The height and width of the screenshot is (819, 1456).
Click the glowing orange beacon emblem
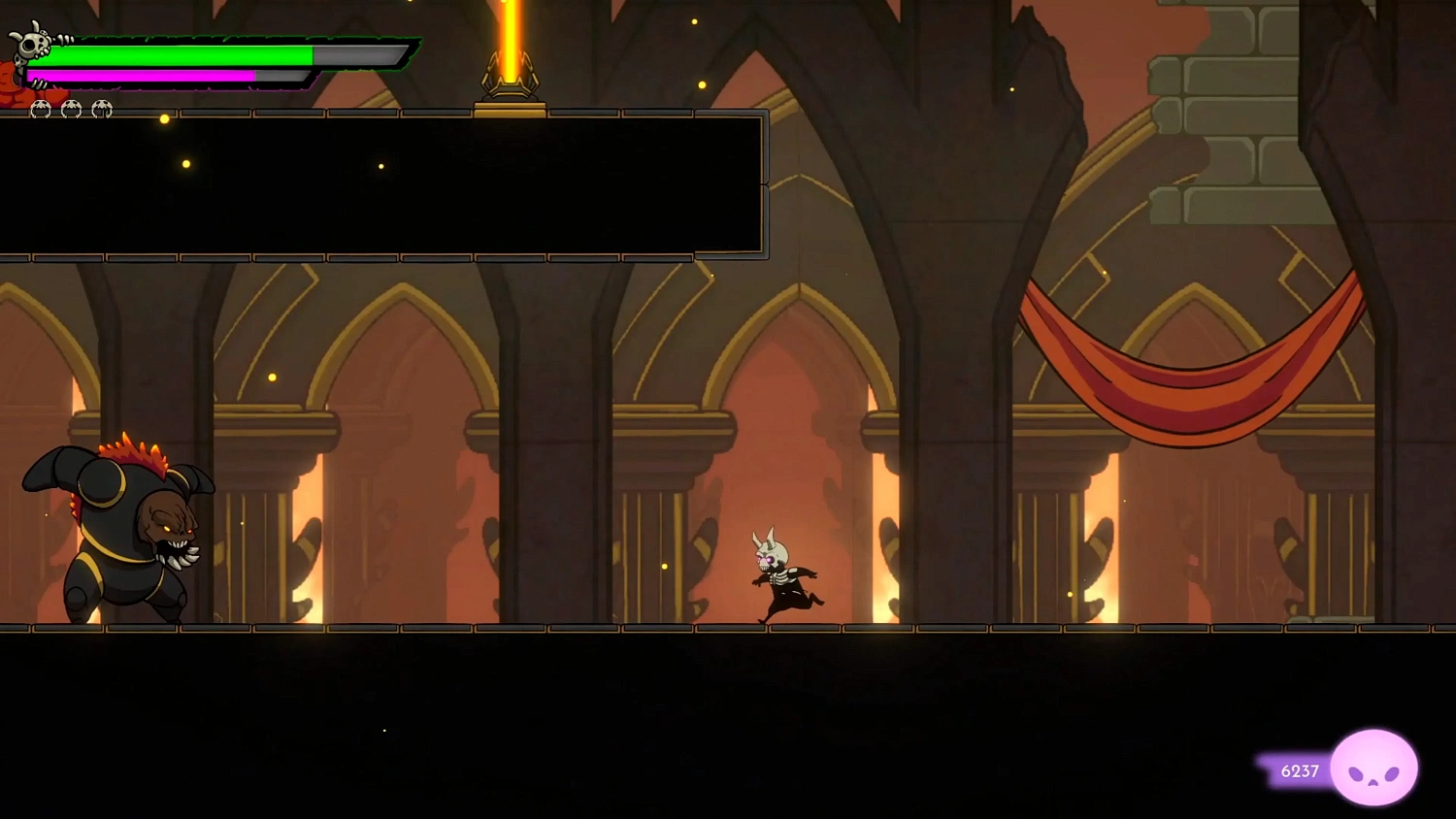coord(509,73)
